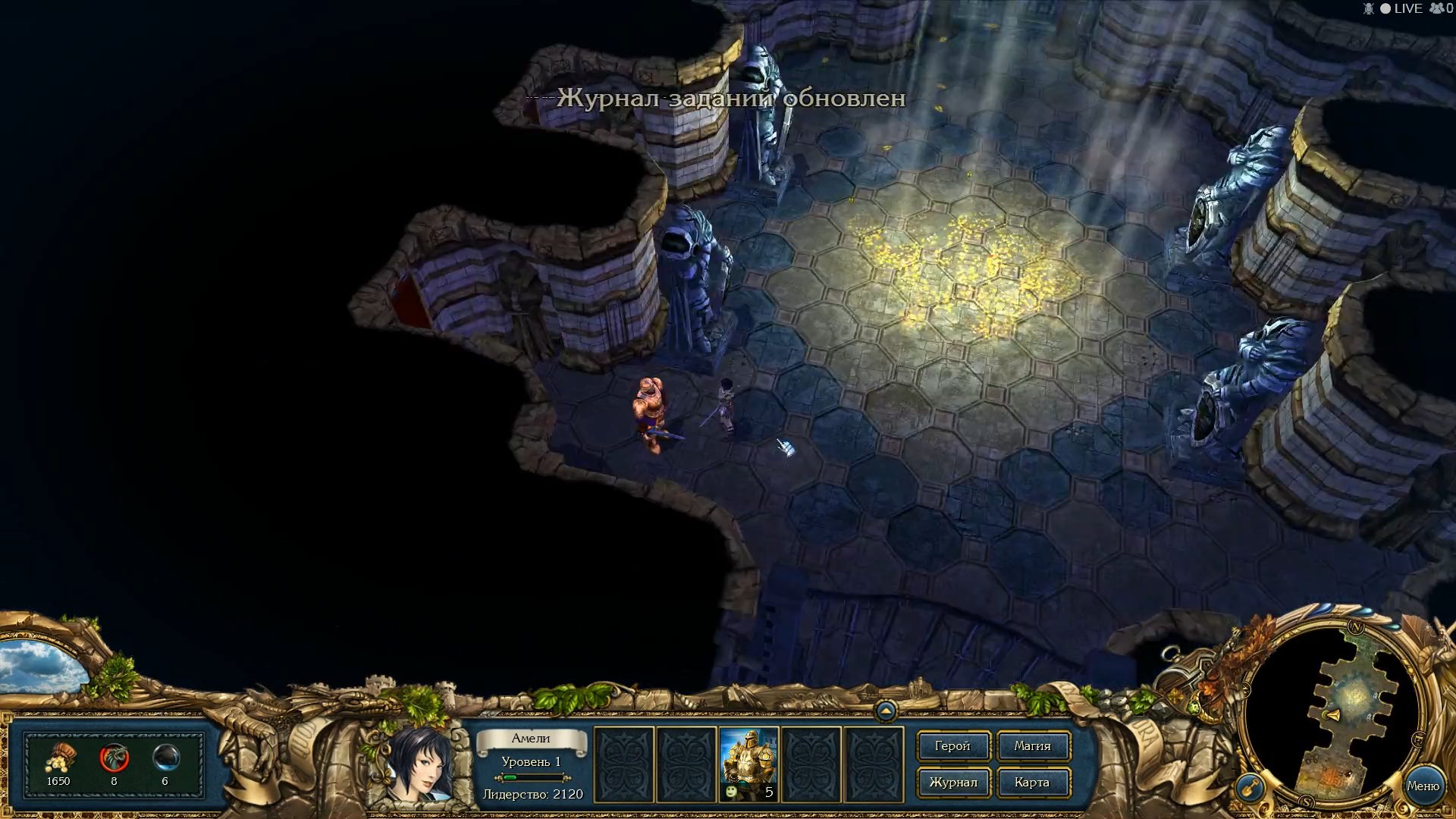Open the Карта world map
The height and width of the screenshot is (819, 1456).
coord(1032,783)
